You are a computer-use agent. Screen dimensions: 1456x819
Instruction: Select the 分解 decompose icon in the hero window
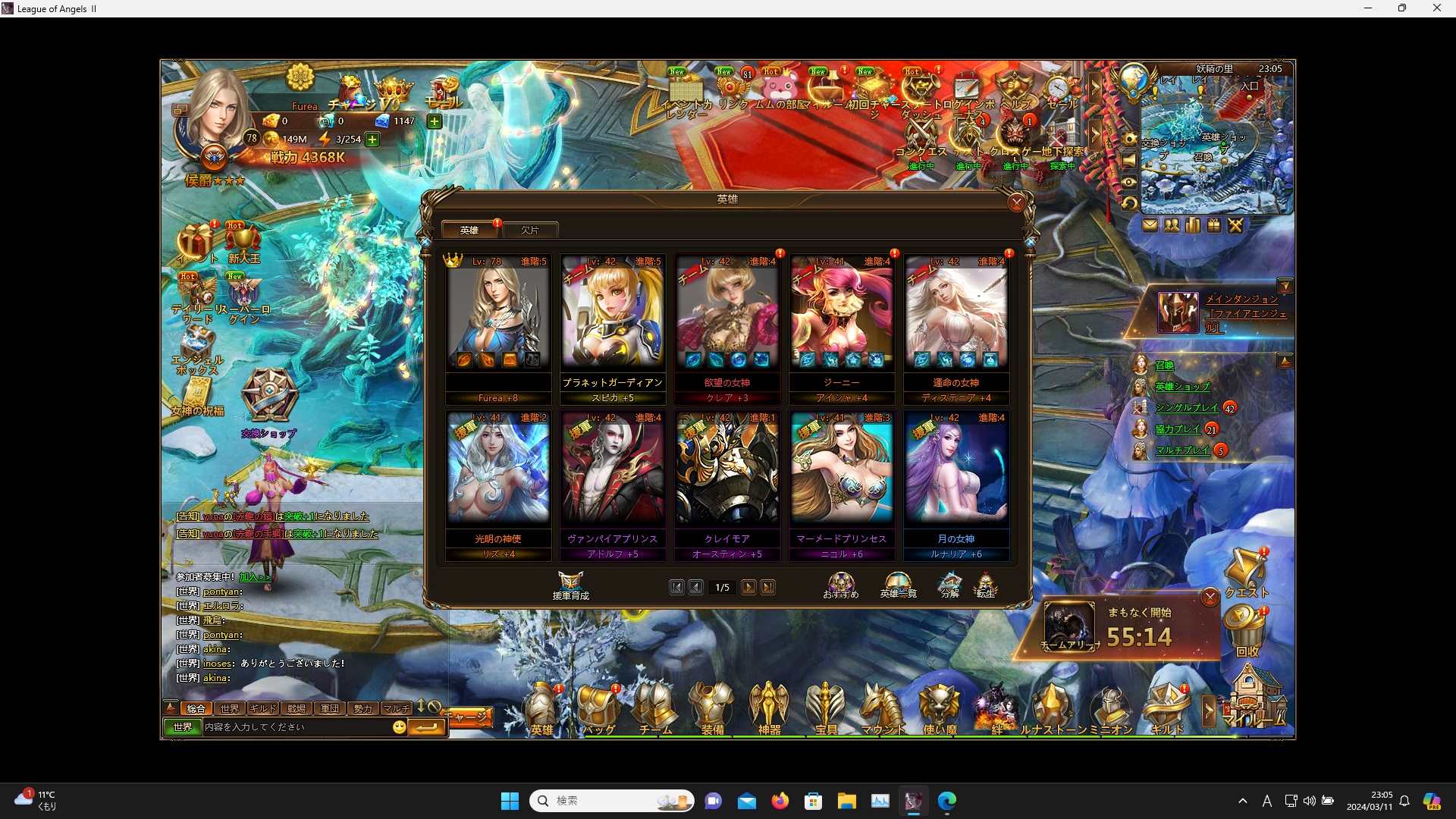tap(950, 582)
